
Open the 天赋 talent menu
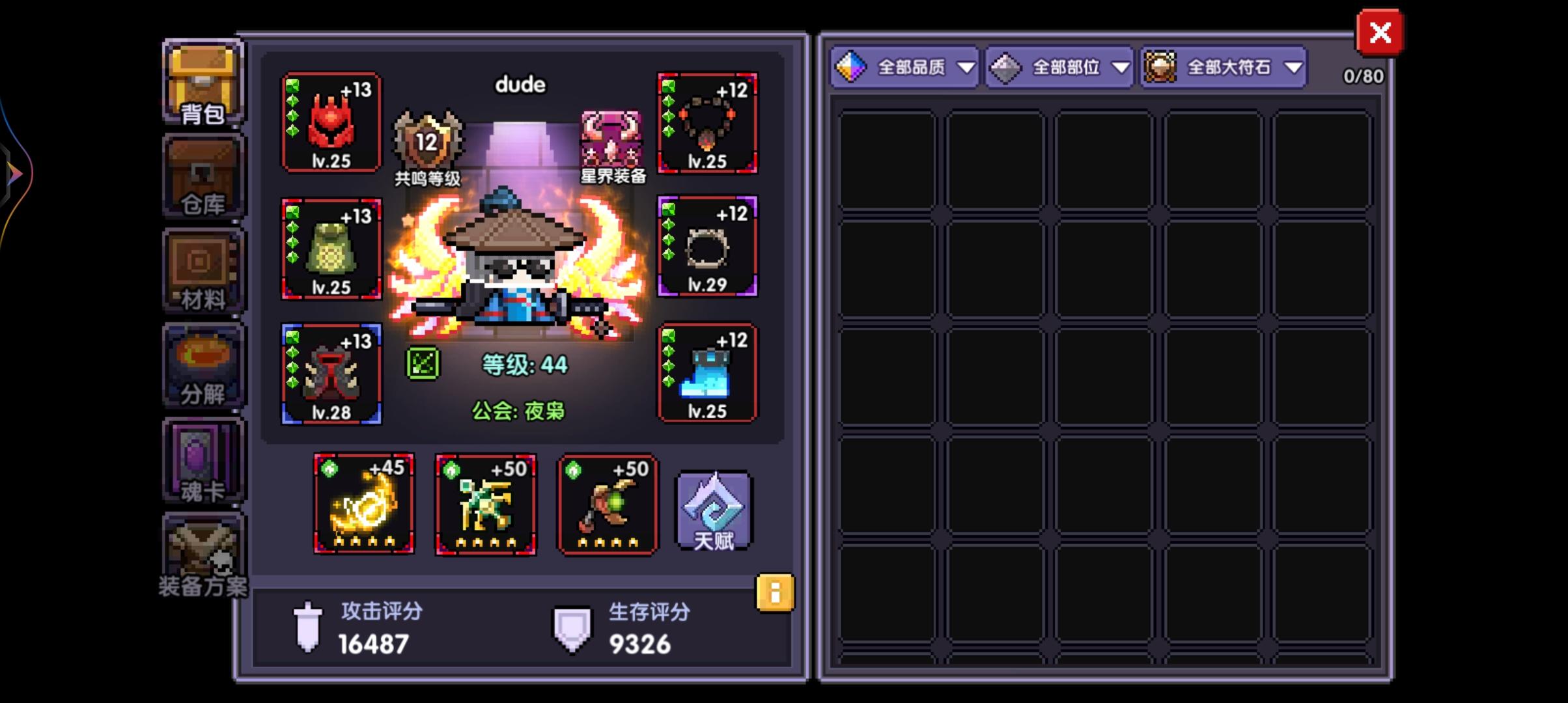(714, 510)
